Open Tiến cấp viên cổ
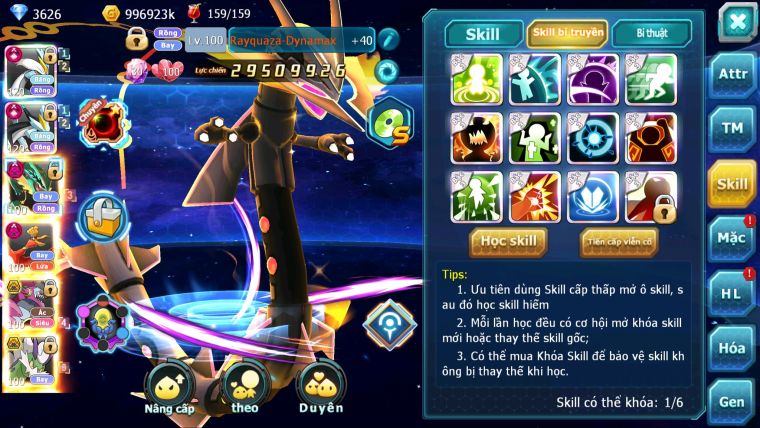760x428 pixels. point(618,241)
